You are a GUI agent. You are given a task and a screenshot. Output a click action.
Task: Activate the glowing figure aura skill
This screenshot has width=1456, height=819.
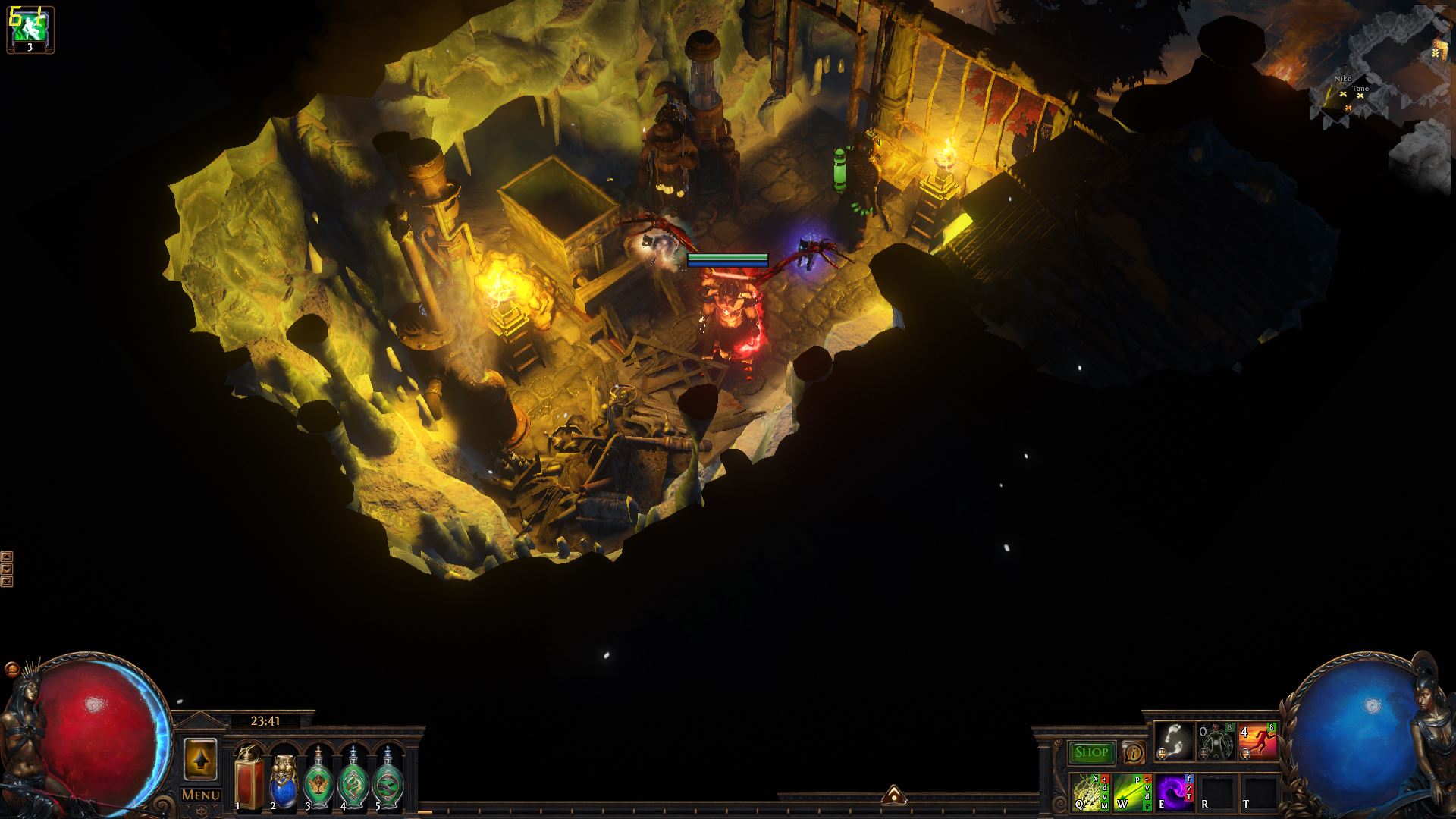click(x=1216, y=741)
